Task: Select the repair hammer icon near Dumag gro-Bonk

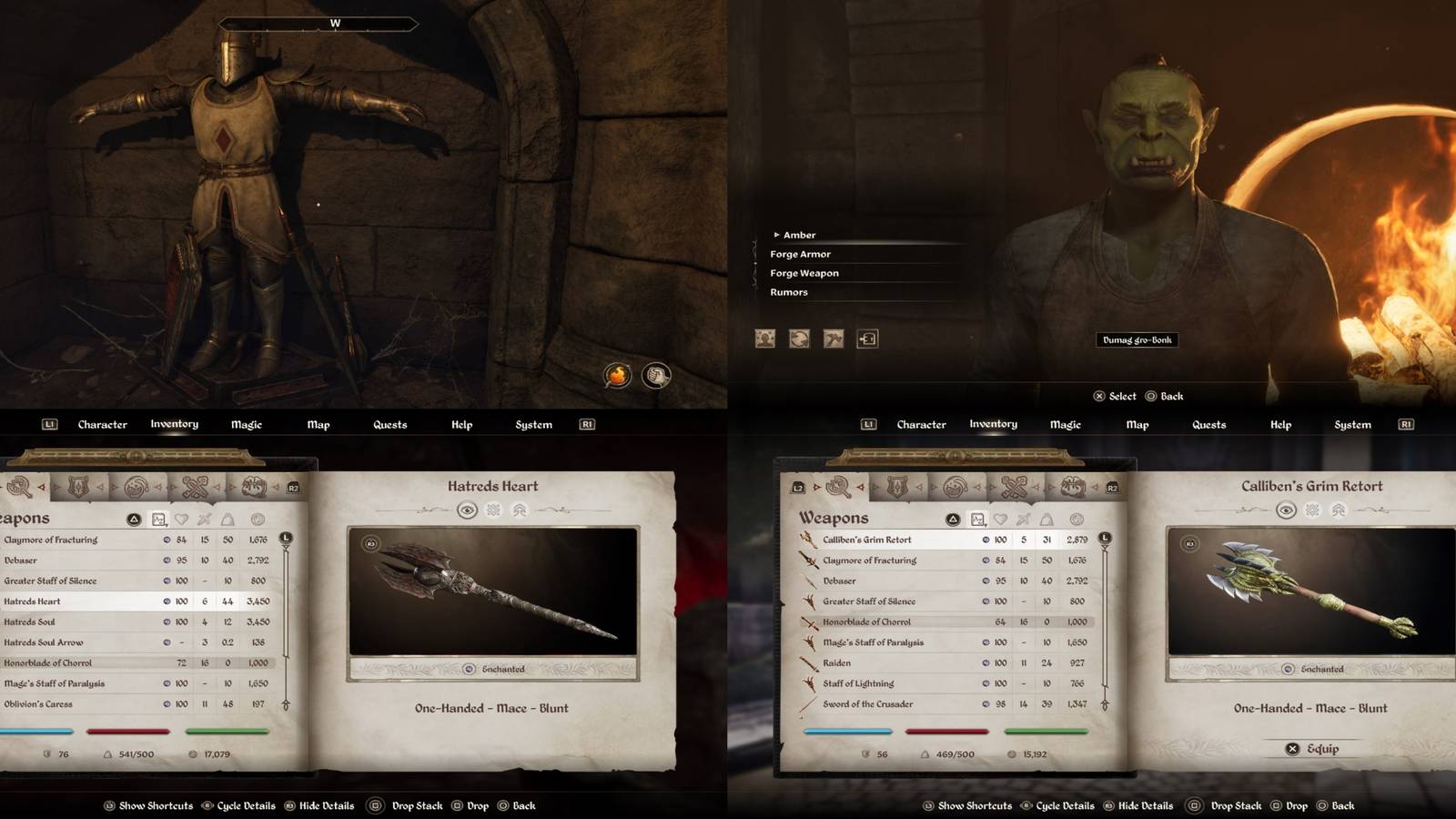Action: (833, 339)
